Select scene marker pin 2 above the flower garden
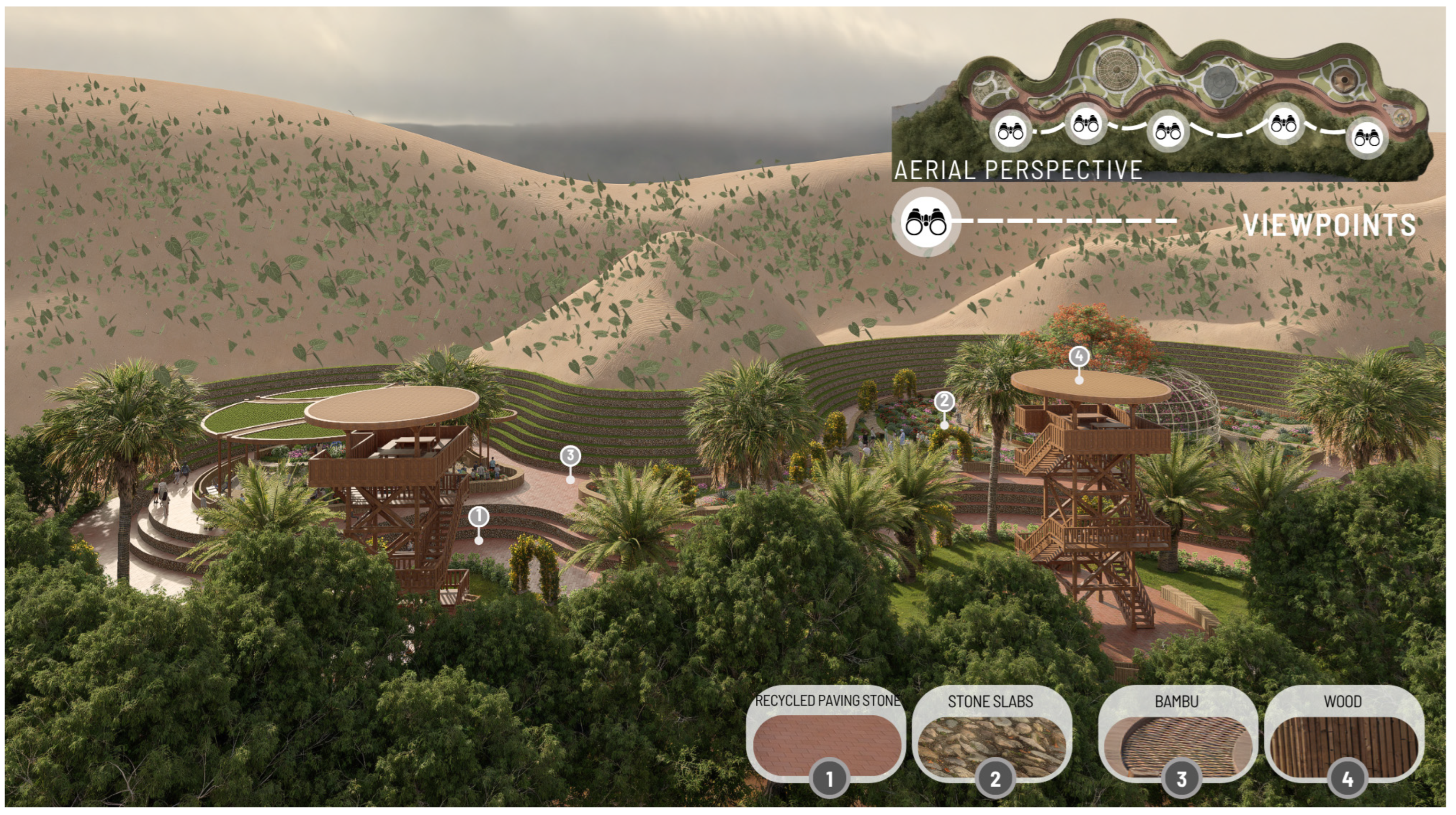Screen dimensions: 1456x815 pos(944,402)
